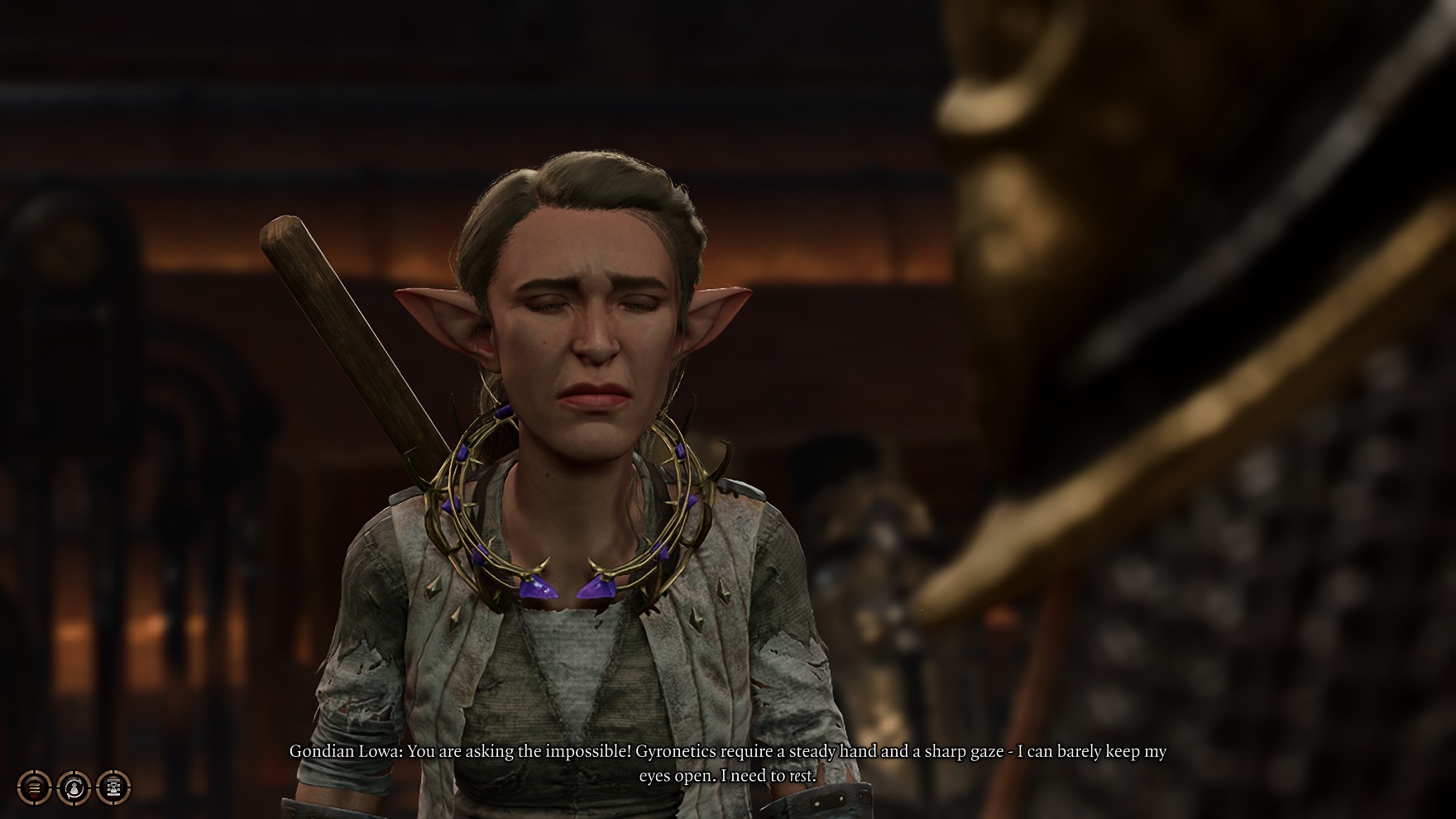Click the character swap icon with circular arrows

74,787
